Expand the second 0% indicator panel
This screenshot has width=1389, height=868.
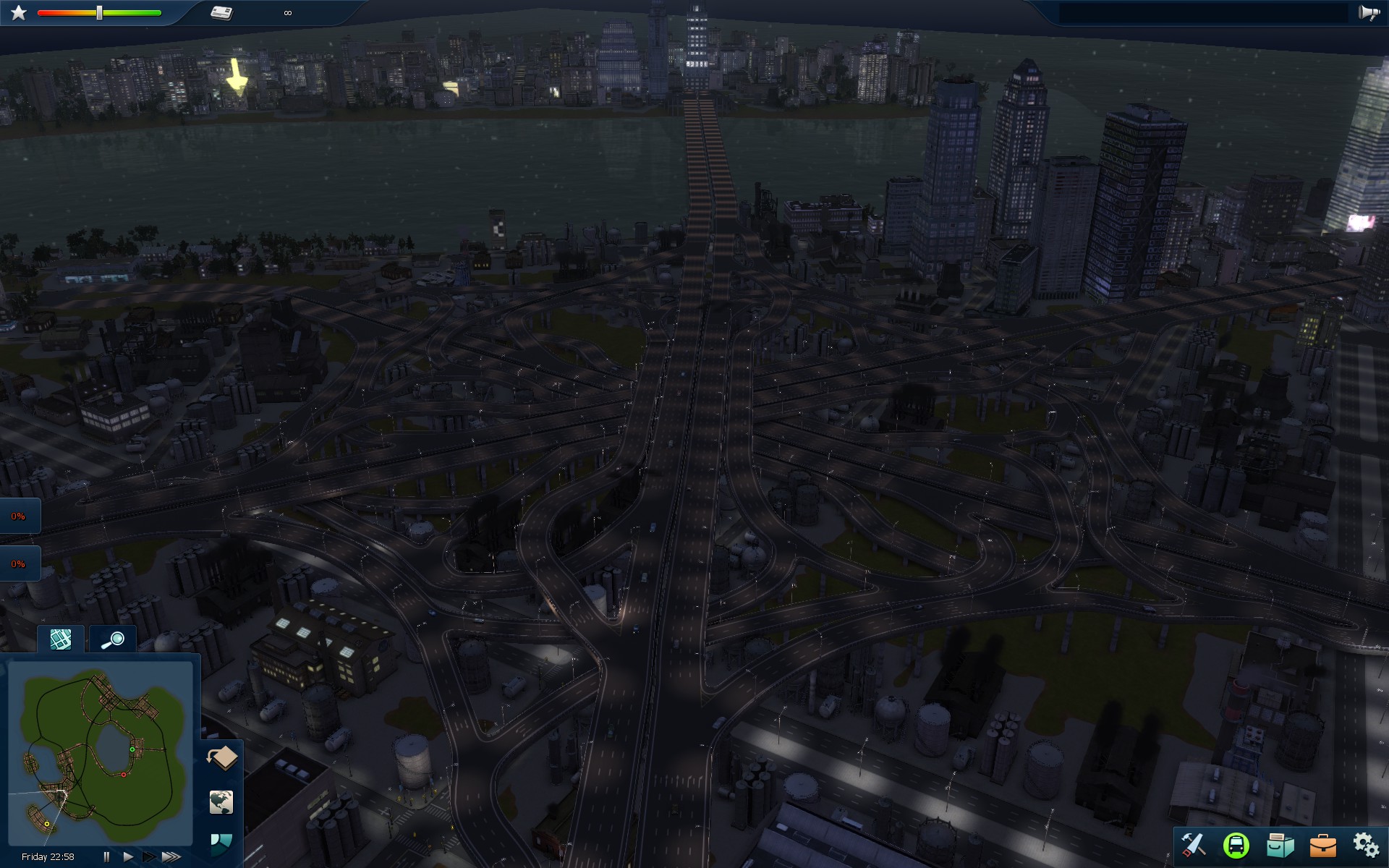tap(20, 562)
